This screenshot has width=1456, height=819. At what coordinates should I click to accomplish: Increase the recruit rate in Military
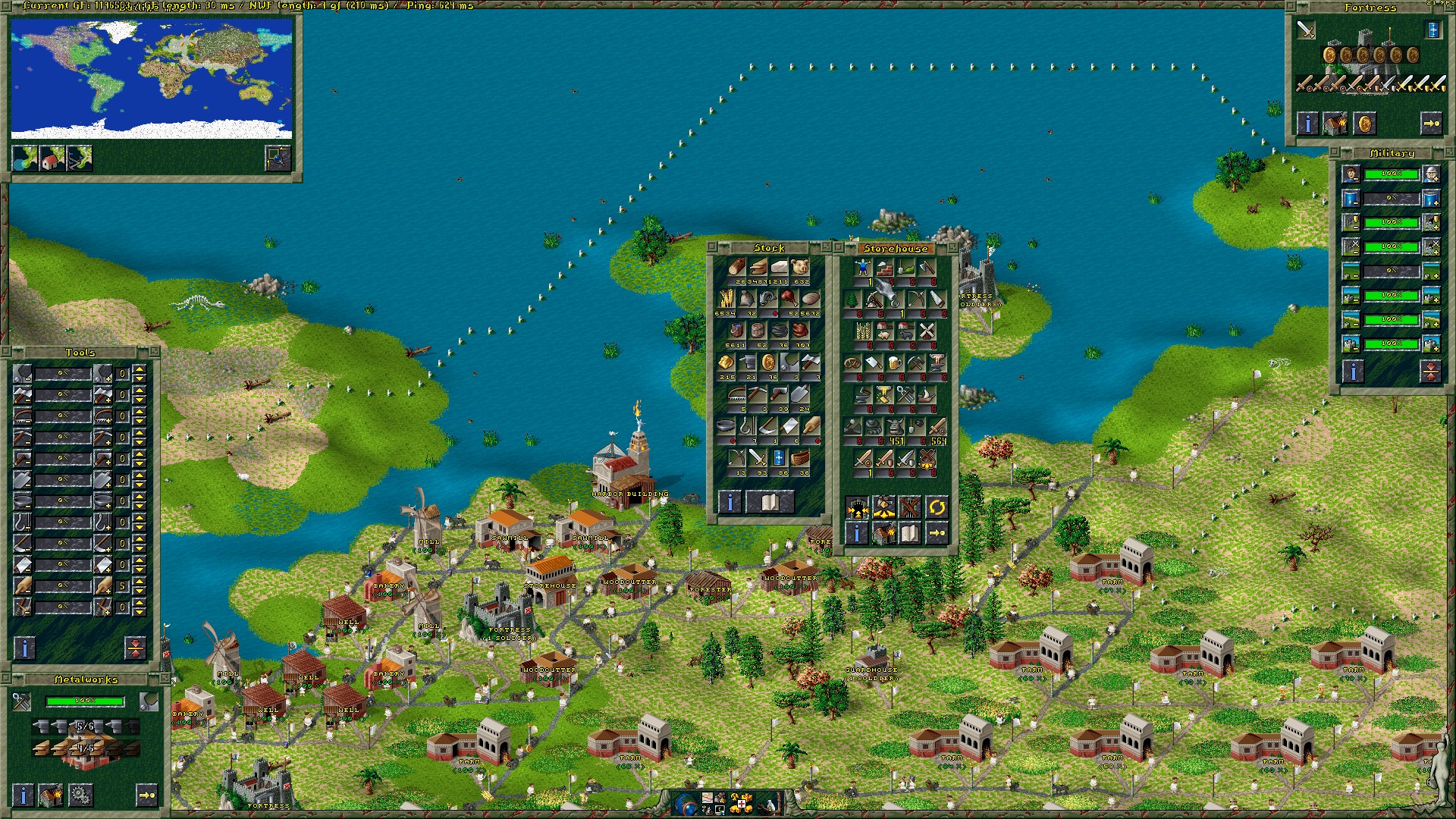1431,174
